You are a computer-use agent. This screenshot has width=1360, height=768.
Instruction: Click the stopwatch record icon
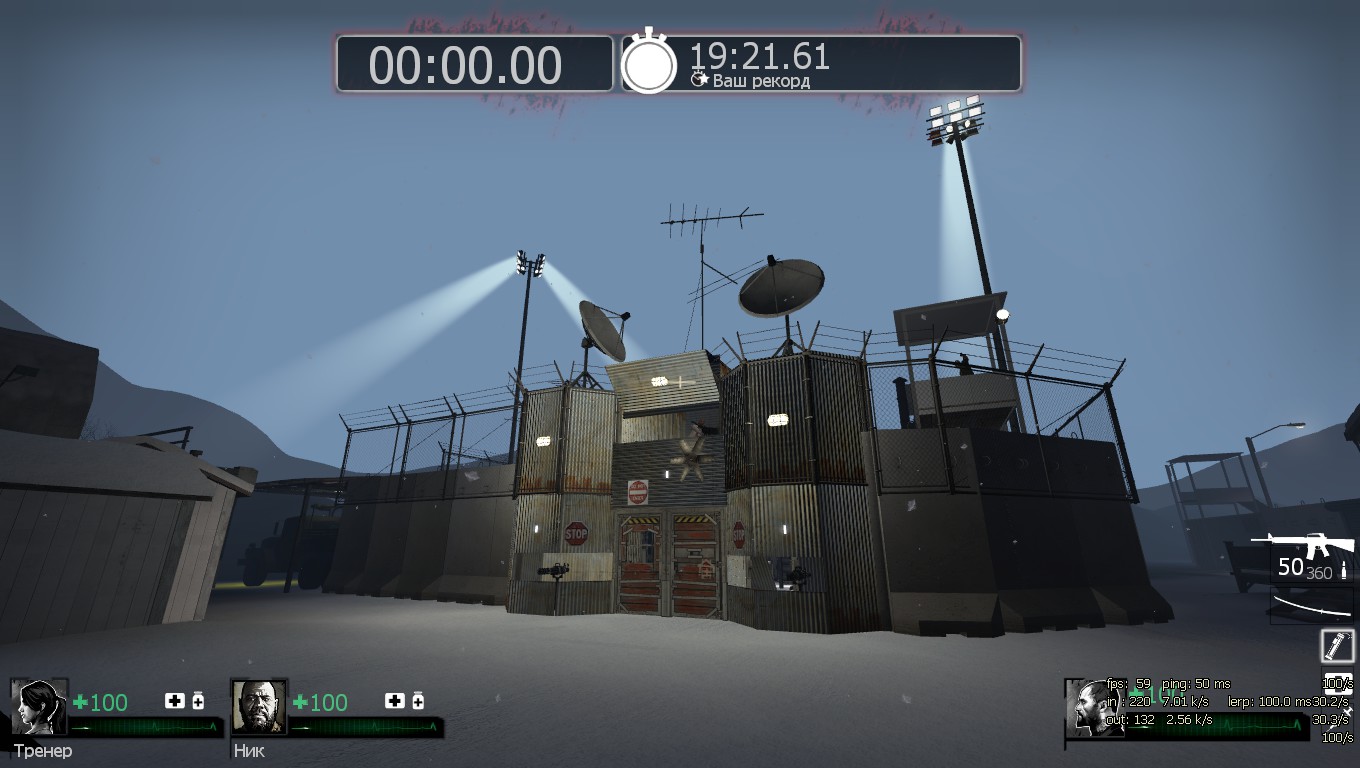point(650,64)
